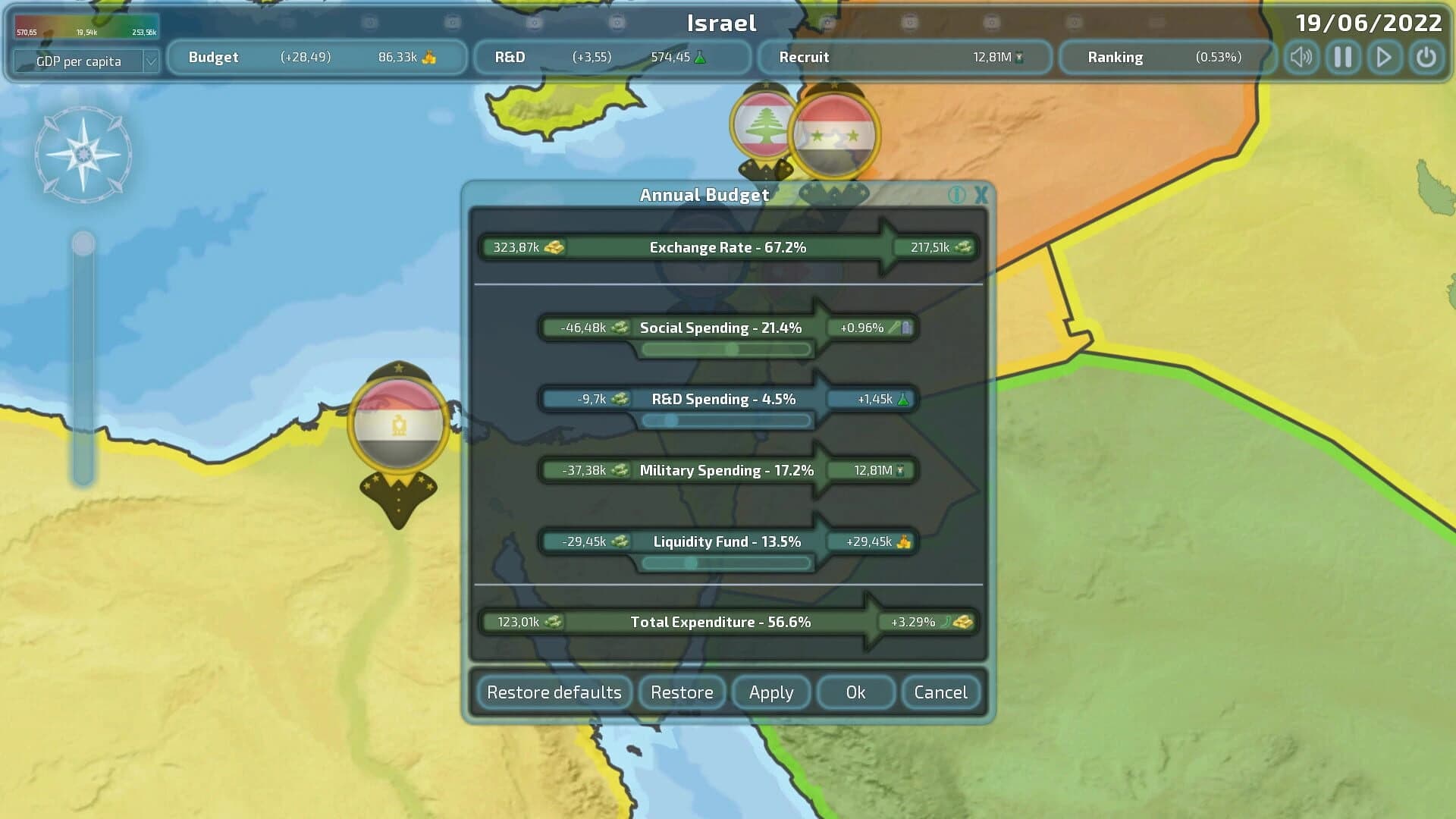Click the power button to quit
This screenshot has height=819, width=1456.
click(1425, 57)
